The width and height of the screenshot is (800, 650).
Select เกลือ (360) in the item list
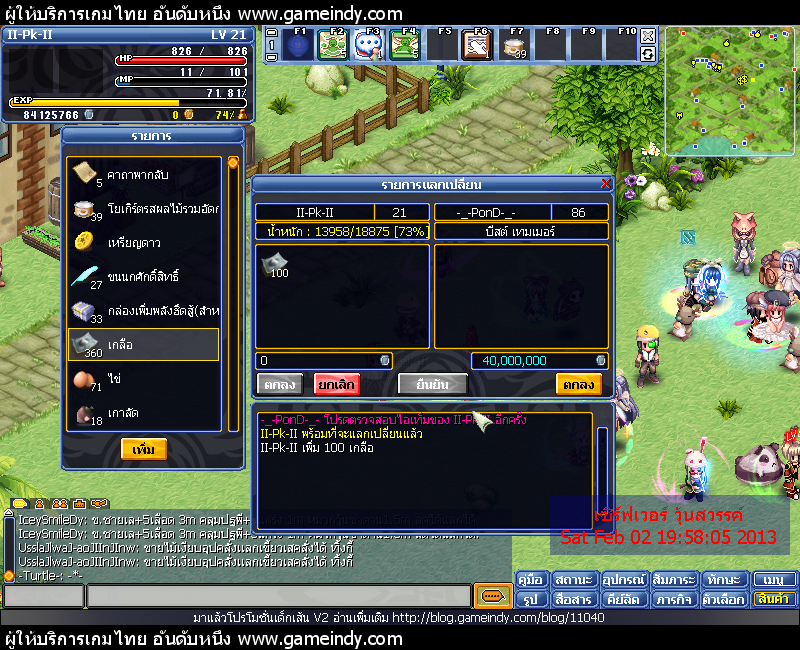click(x=143, y=344)
